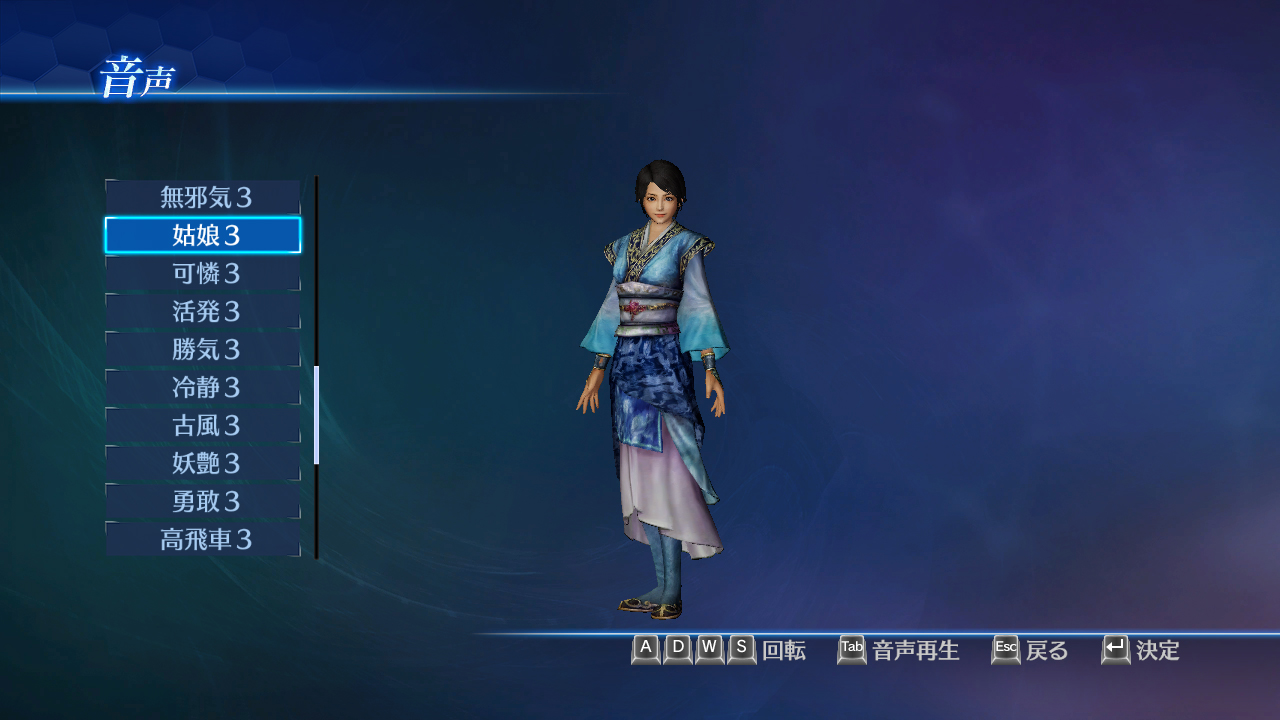1280x720 pixels.
Task: Click 戻る to return
Action: coord(1047,651)
